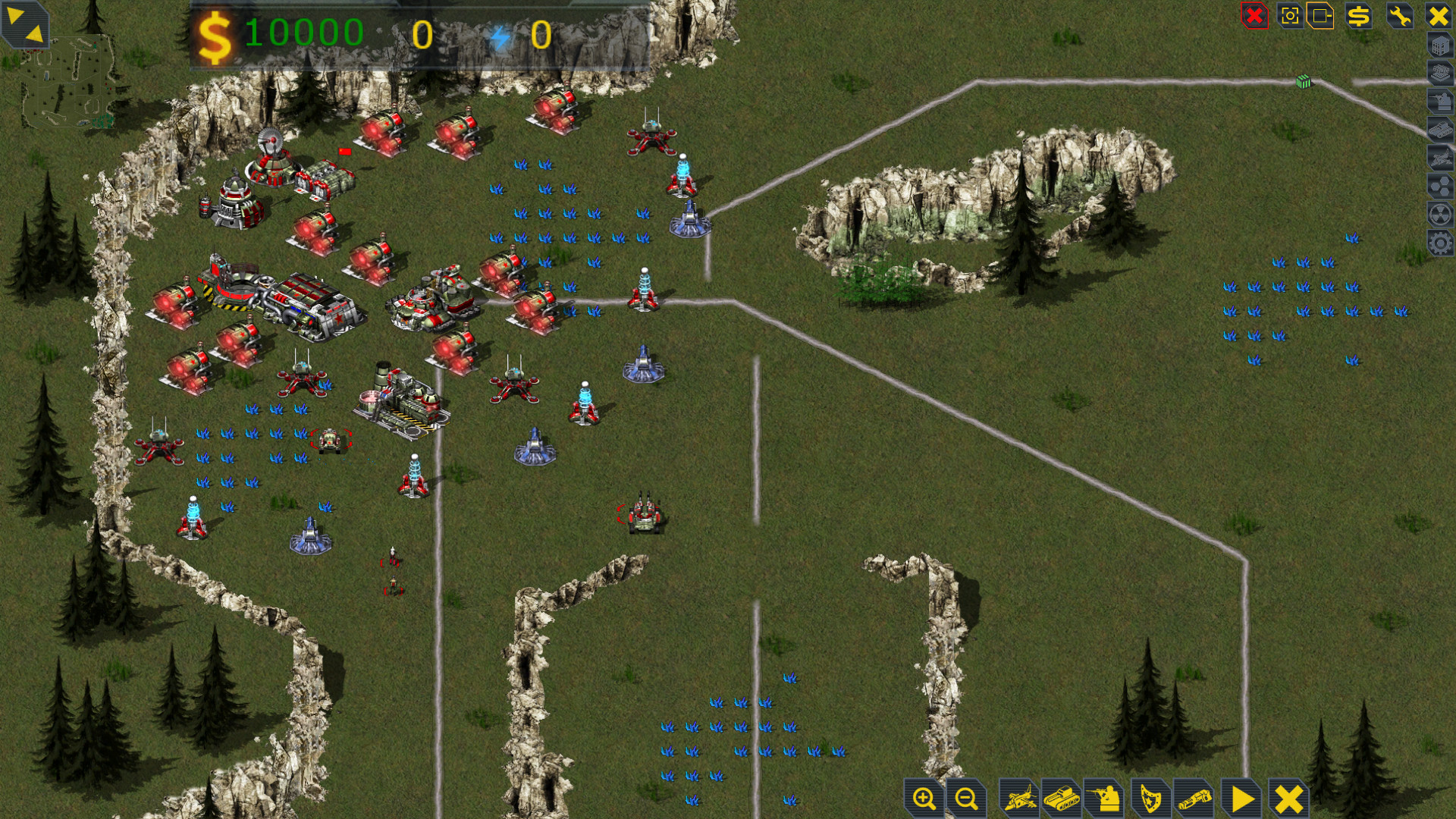Click the zoom in magnifier button
The width and height of the screenshot is (1456, 819).
point(922,799)
